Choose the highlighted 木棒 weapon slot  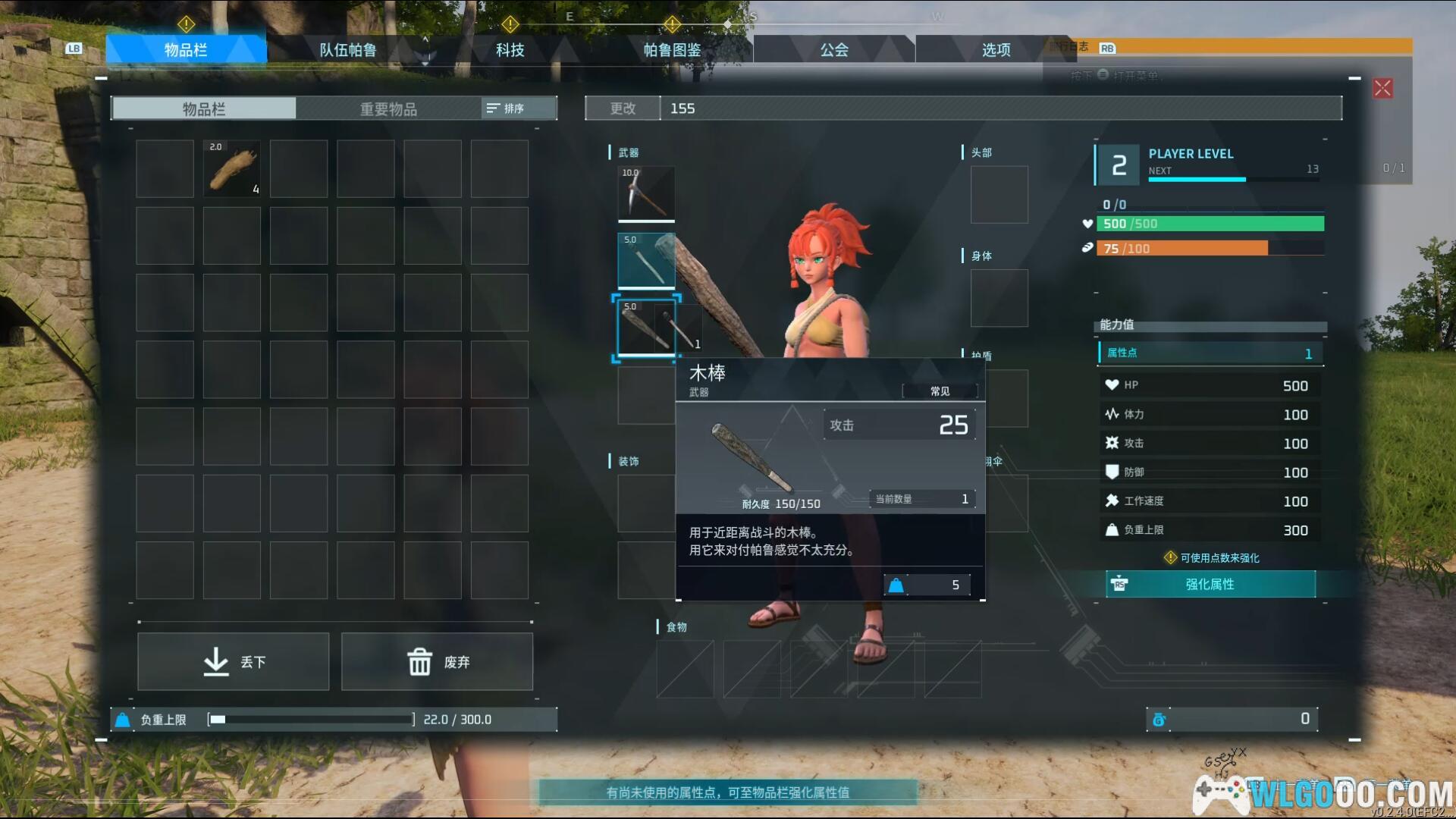click(x=646, y=328)
